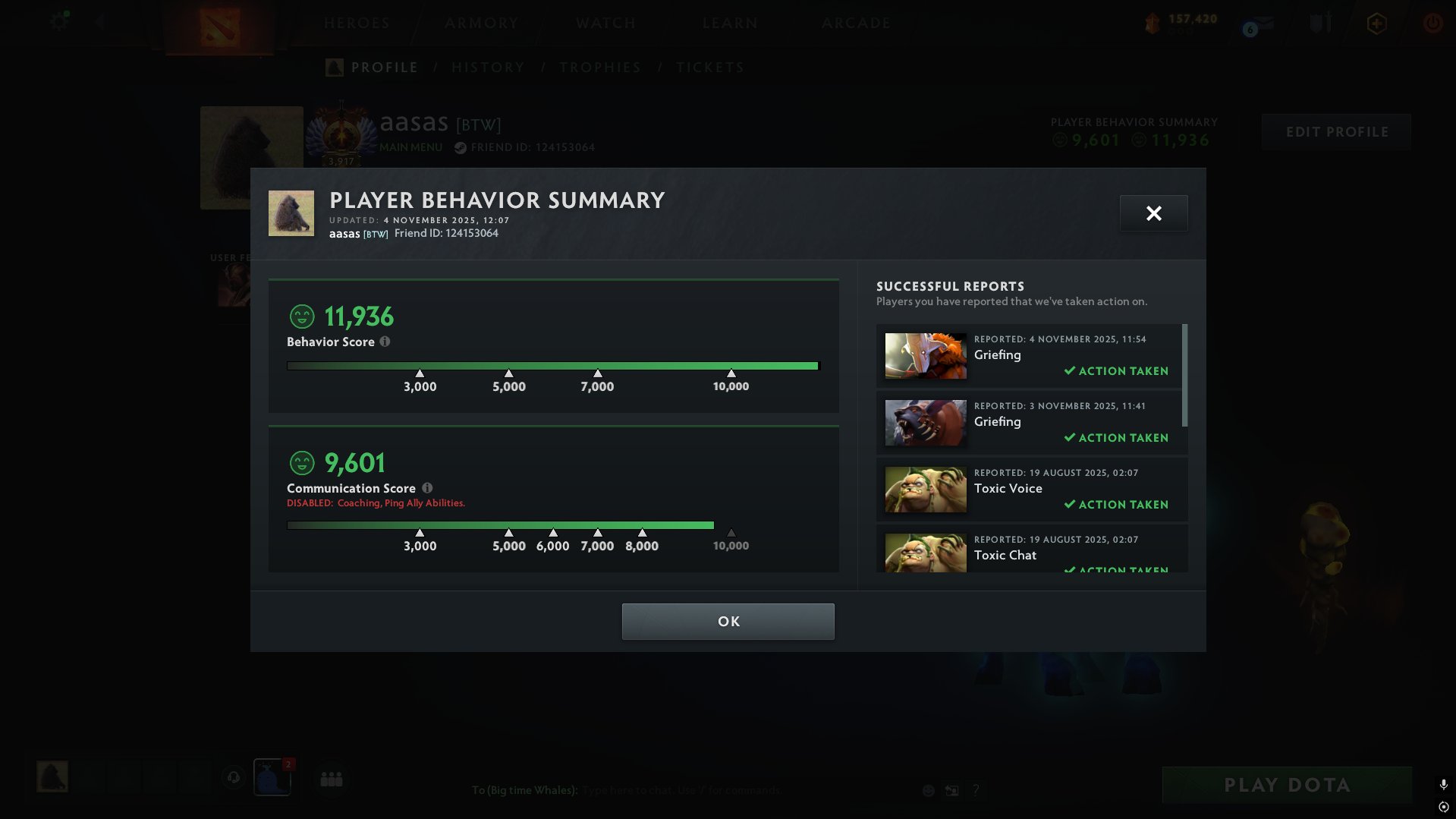Click the power button to exit

(x=1432, y=24)
